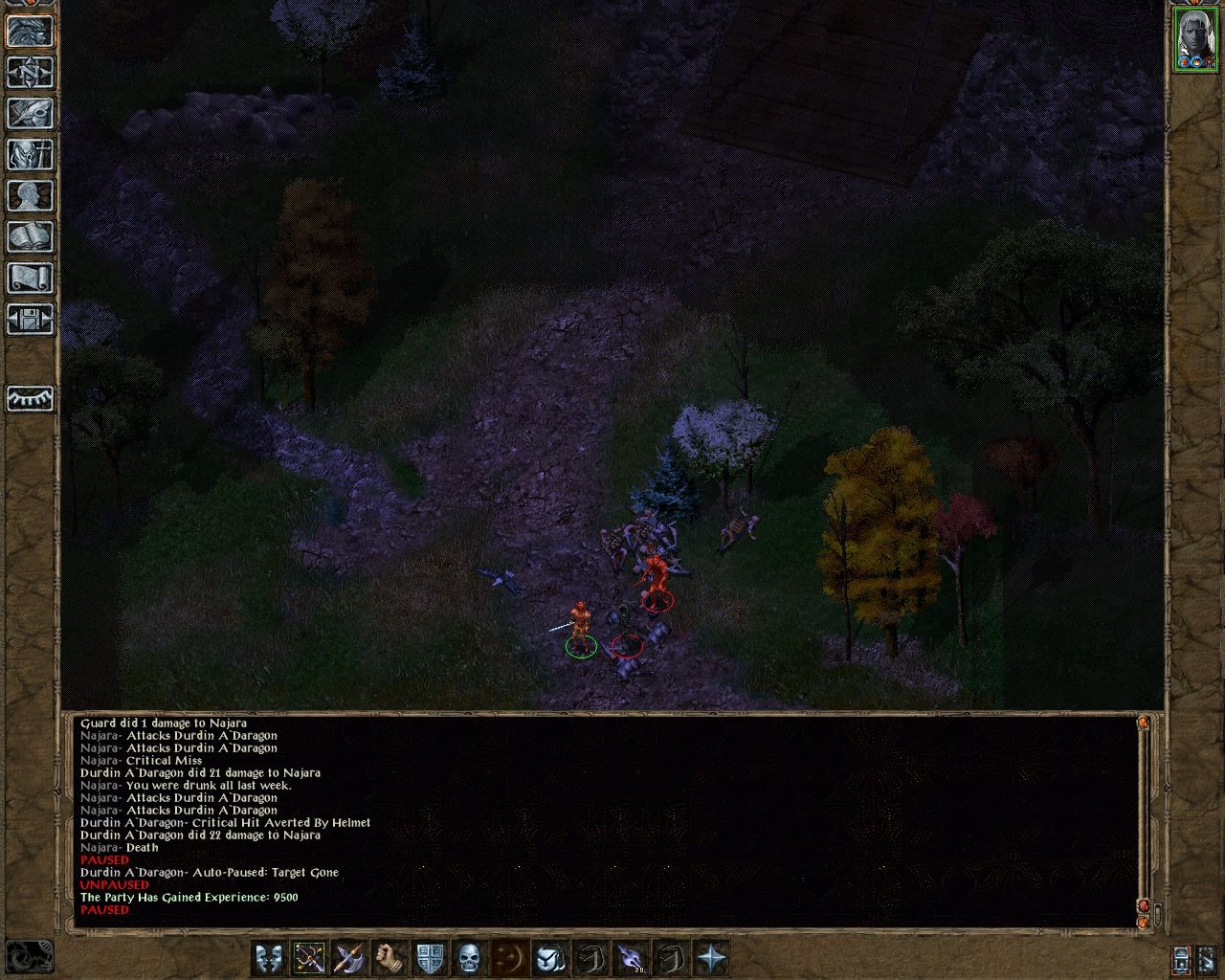
Task: Equip the axe quick weapon slot
Action: [x=348, y=957]
